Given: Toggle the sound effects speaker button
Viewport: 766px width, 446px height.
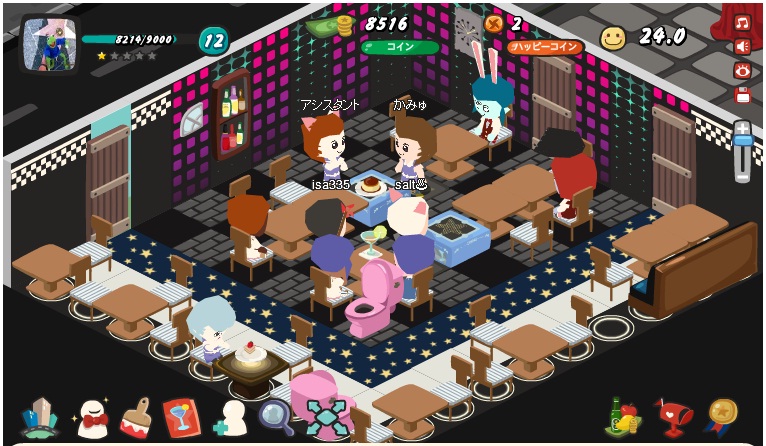Looking at the screenshot, I should [742, 46].
